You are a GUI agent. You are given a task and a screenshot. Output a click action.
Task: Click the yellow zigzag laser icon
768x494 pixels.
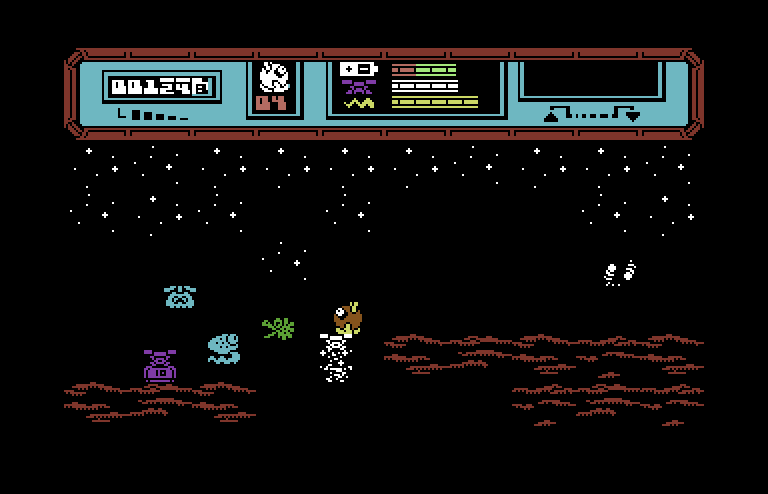click(x=357, y=102)
